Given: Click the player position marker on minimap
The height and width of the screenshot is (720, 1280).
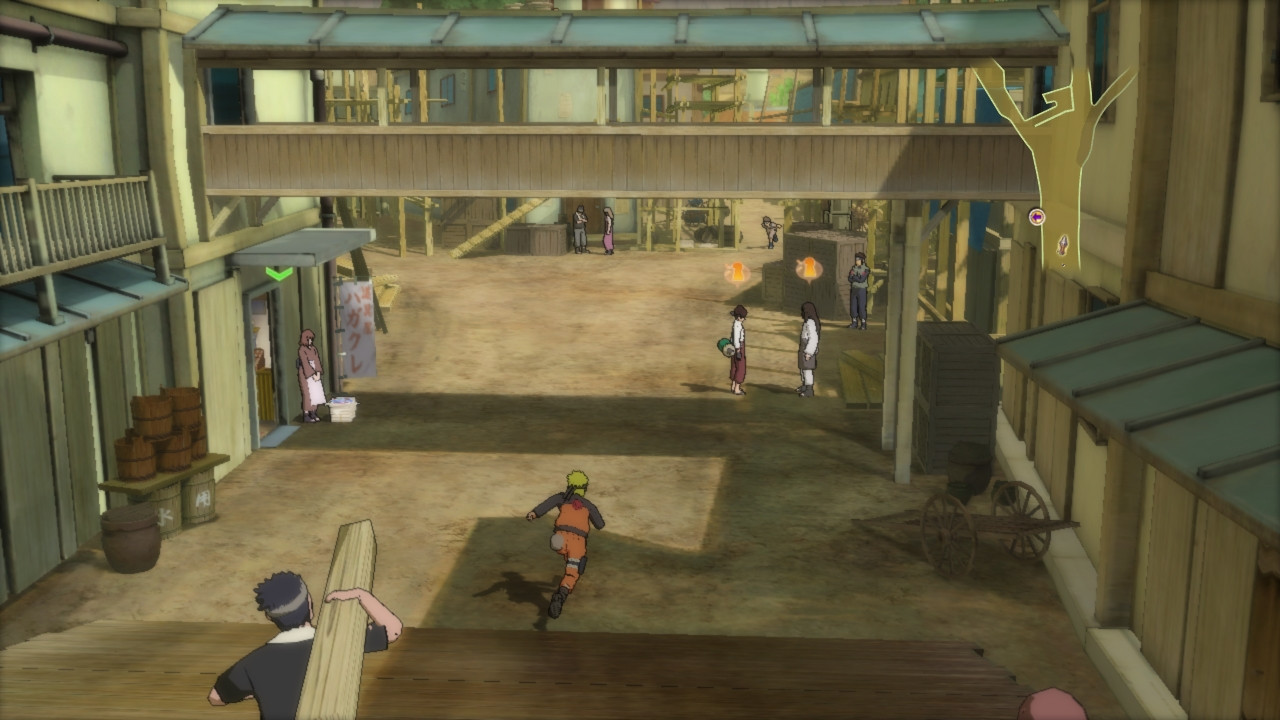Looking at the screenshot, I should (x=1062, y=243).
